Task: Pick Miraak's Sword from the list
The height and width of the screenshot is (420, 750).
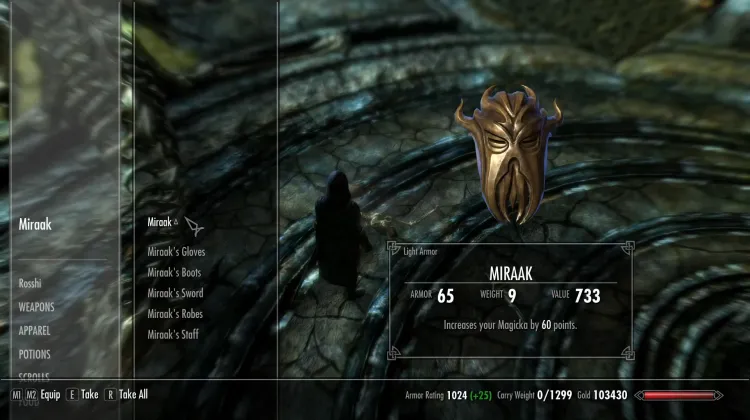Action: 175,293
